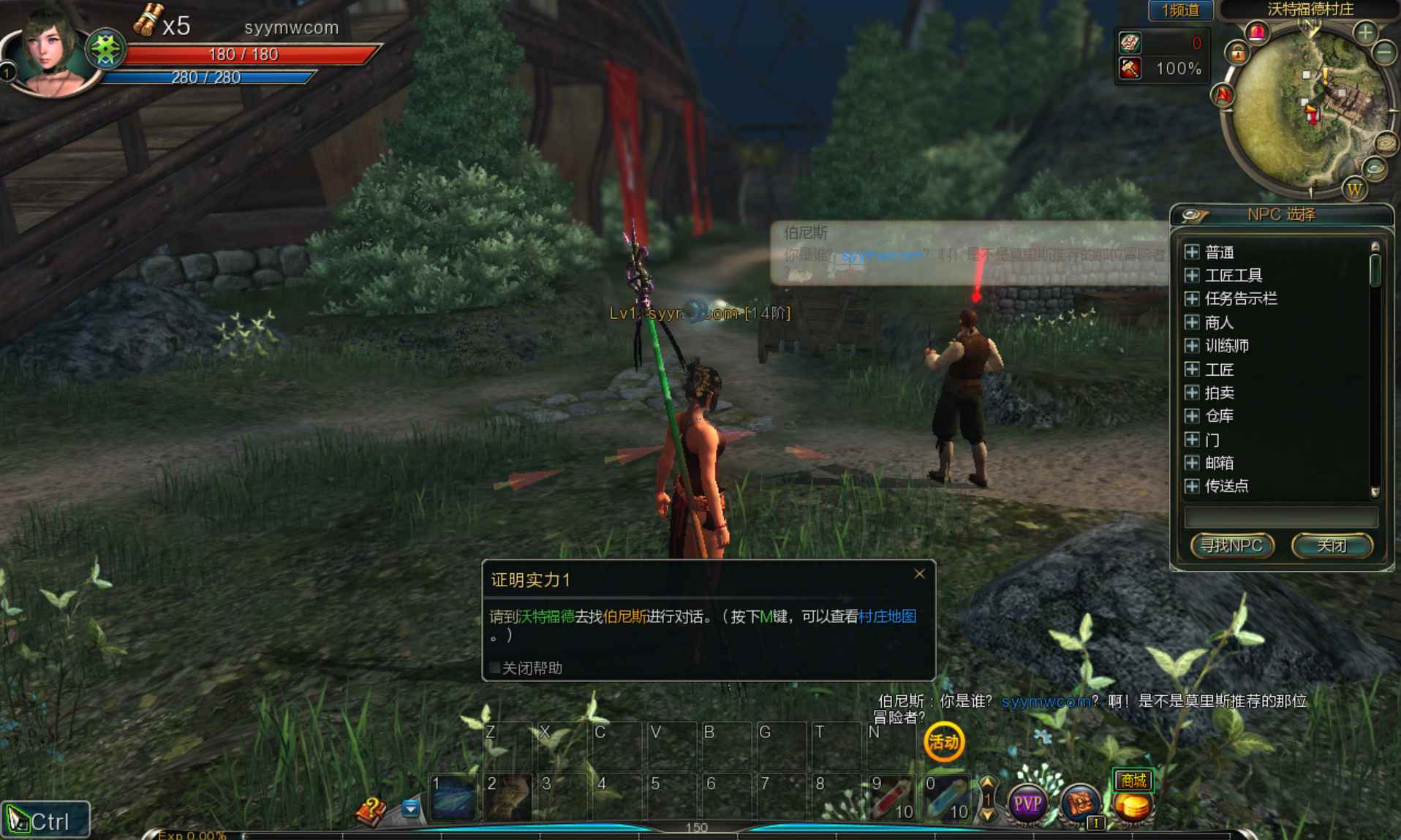
Task: Expand the 商人 category in NPC selection
Action: [1193, 322]
